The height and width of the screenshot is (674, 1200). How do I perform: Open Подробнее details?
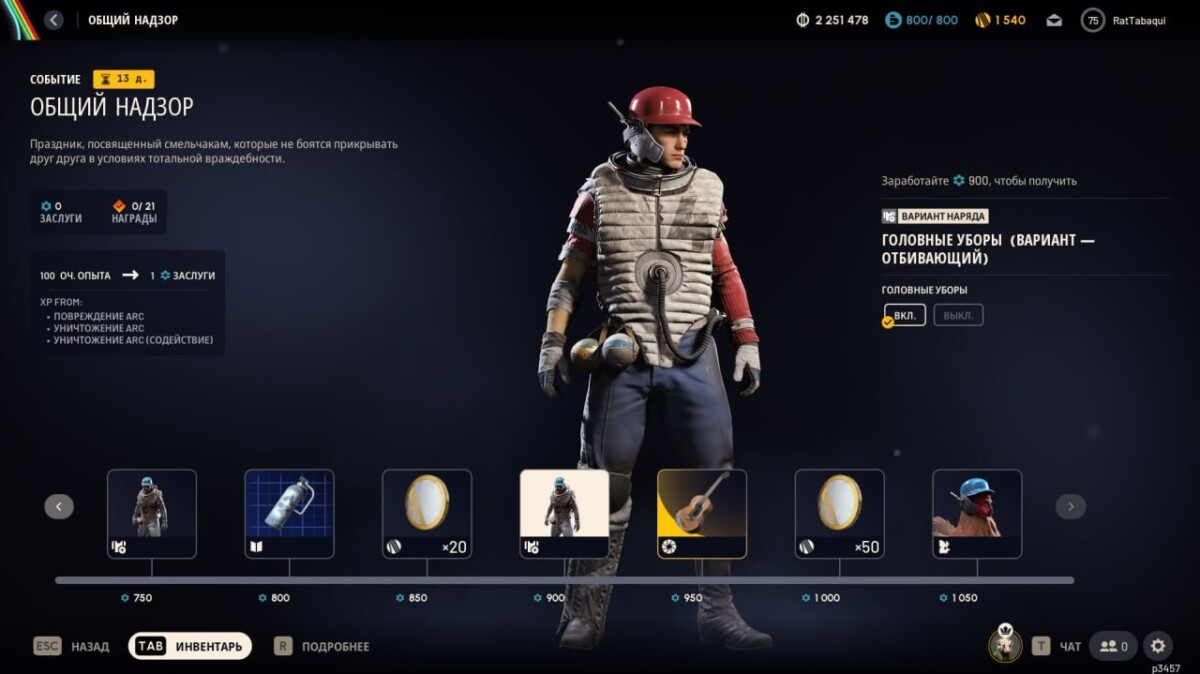tap(335, 647)
